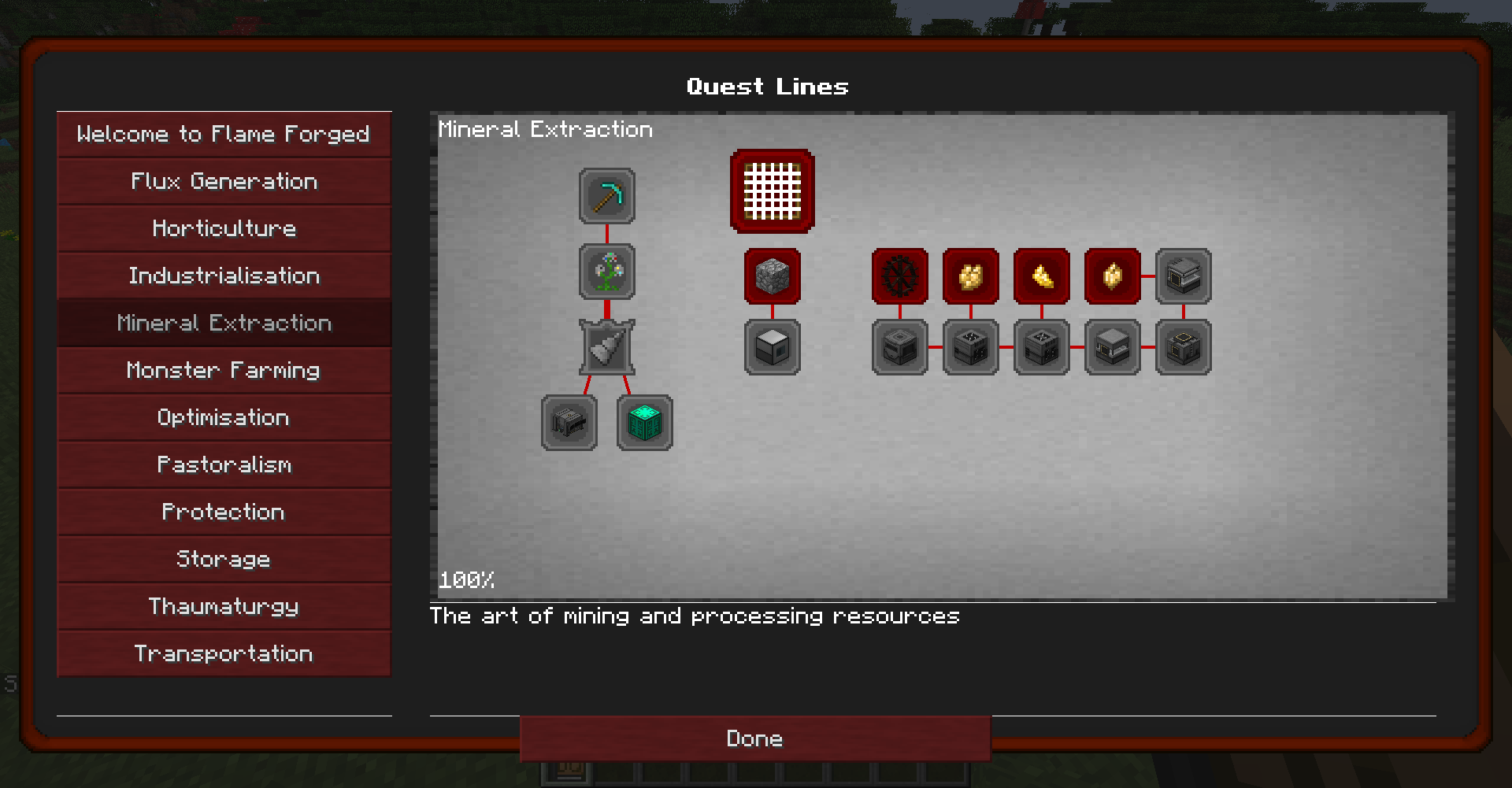Click the quest description text
Screen dimensions: 1512x788
695,616
